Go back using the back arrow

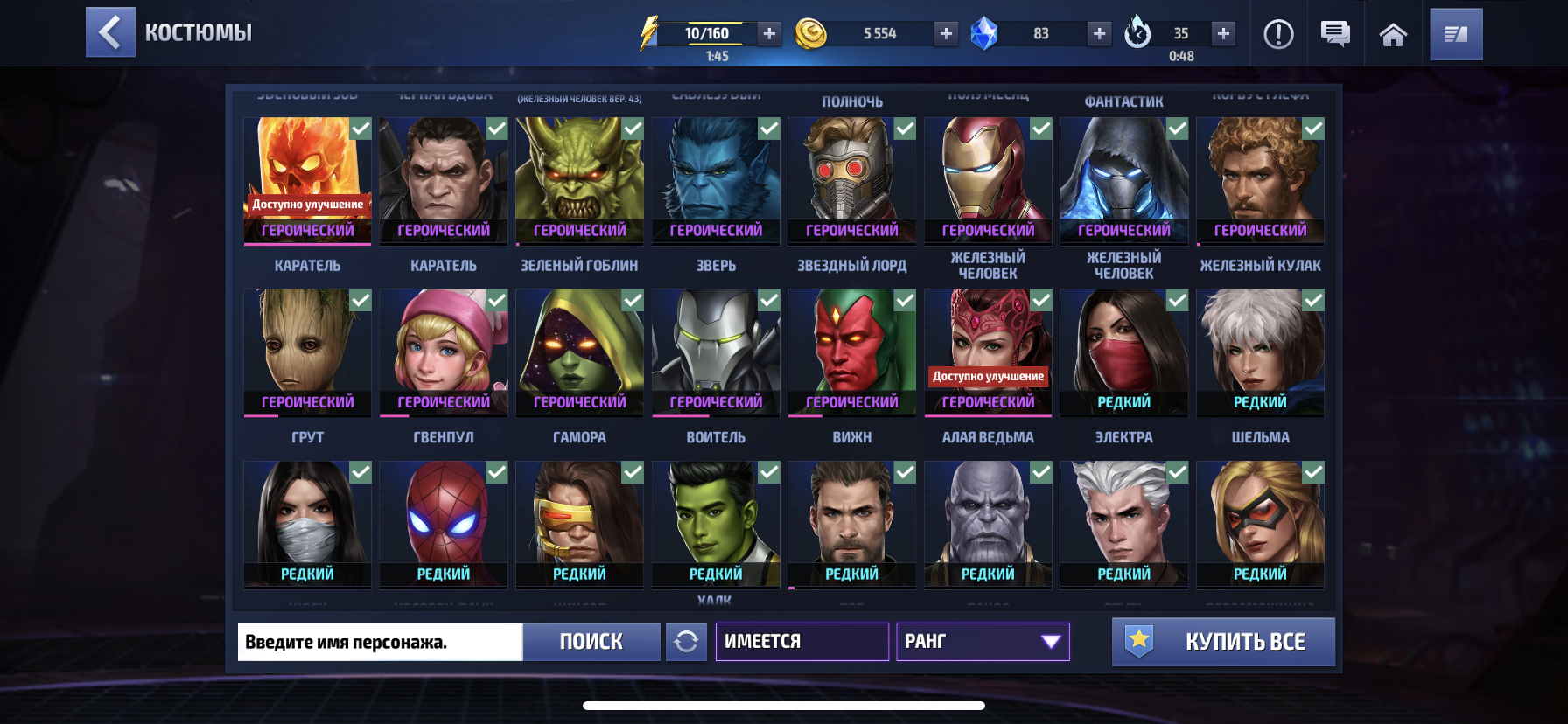click(x=110, y=32)
